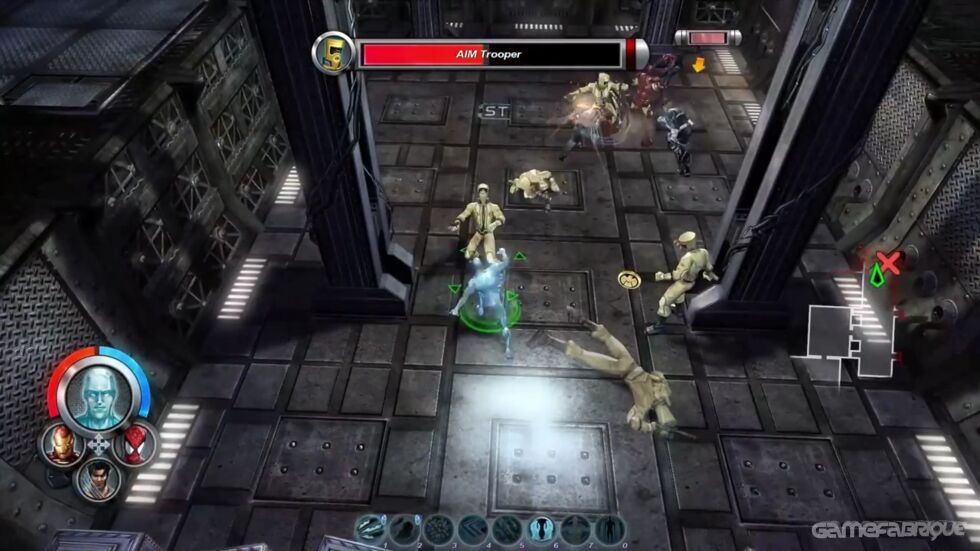The width and height of the screenshot is (980, 551).
Task: Use the ability in hotbar slot 2
Action: tap(404, 528)
